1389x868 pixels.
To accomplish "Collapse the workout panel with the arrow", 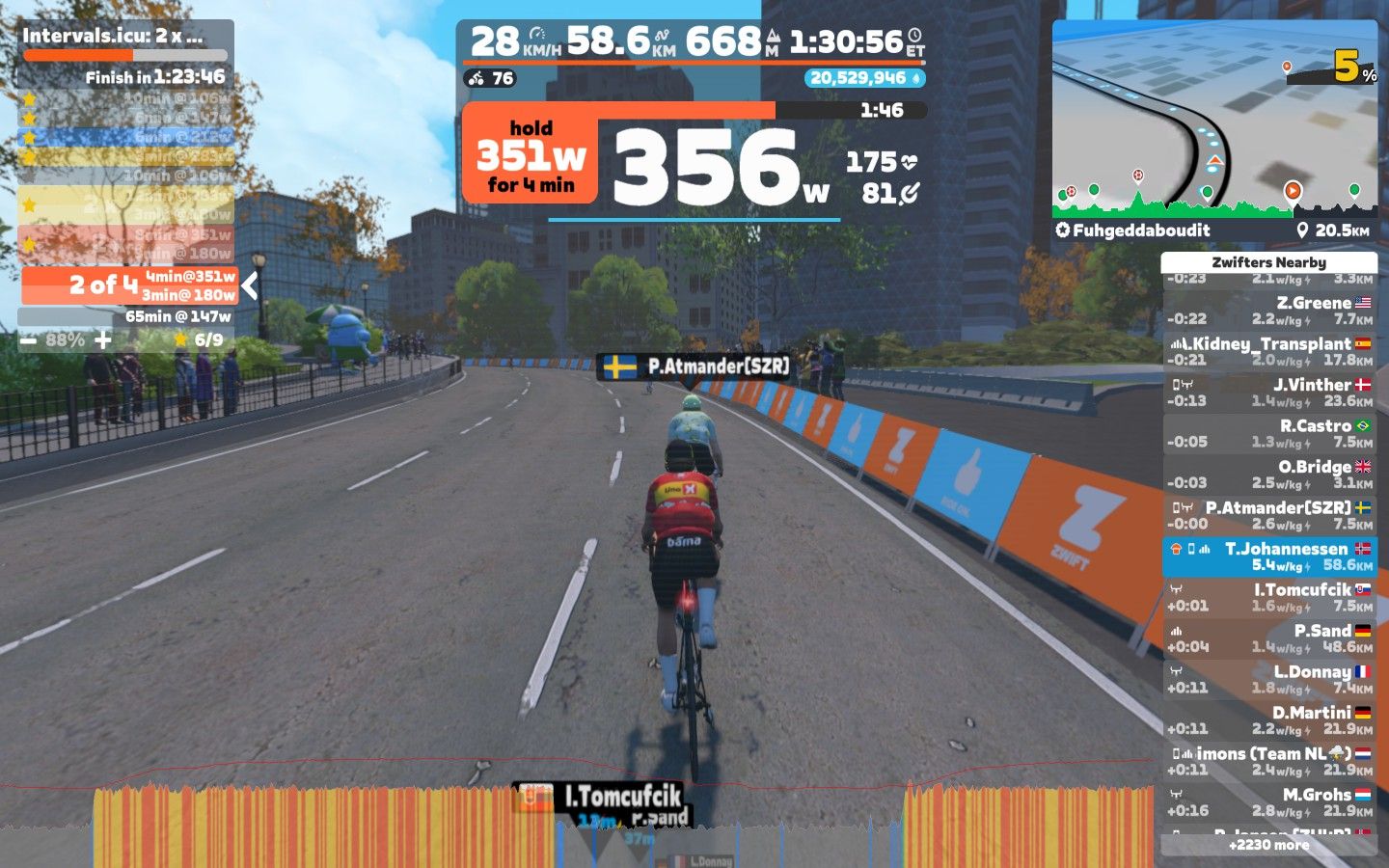I will coord(250,285).
